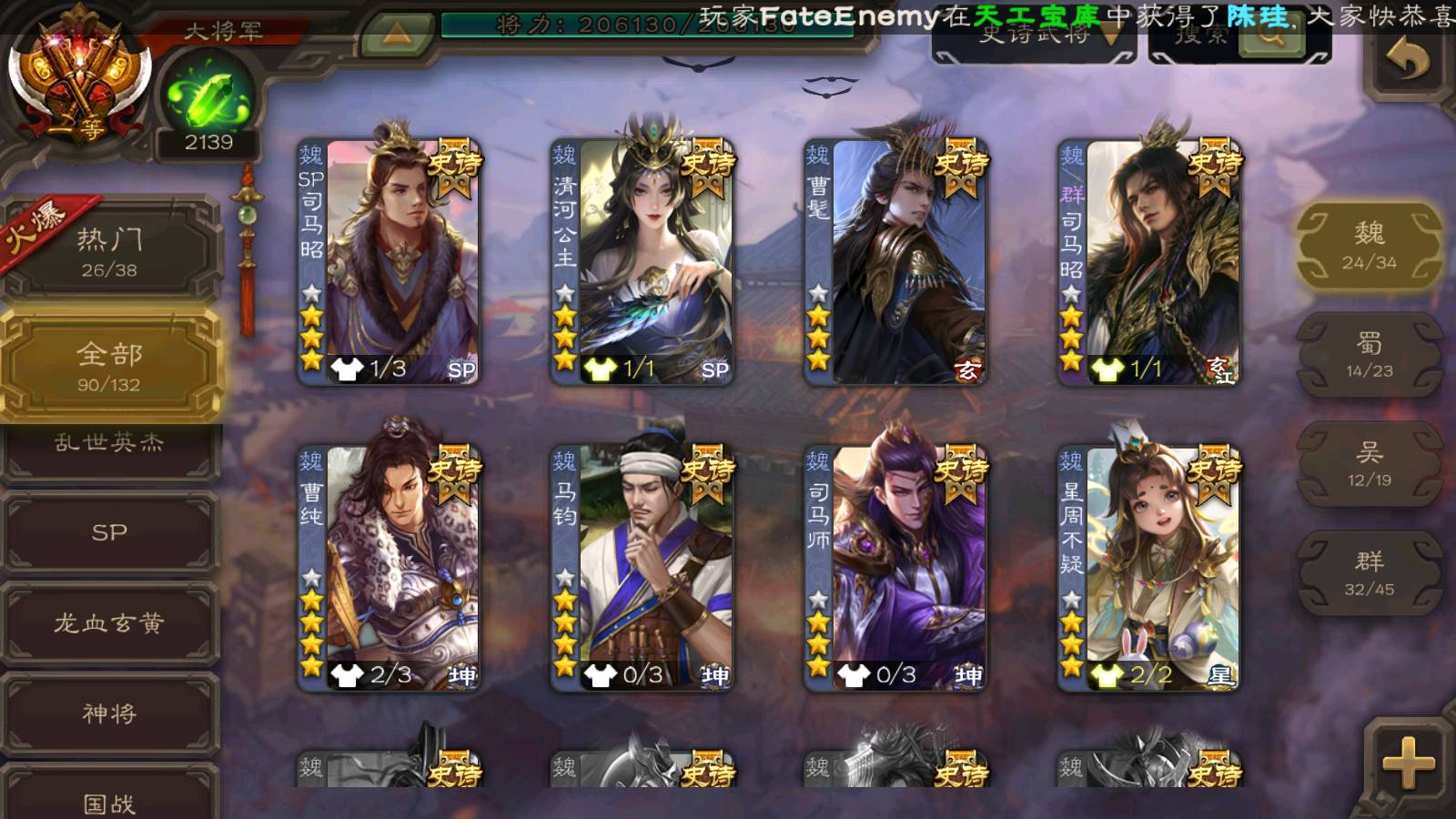Viewport: 1456px width, 819px height.
Task: Open the 龙血玄黄 category tab
Action: point(109,623)
